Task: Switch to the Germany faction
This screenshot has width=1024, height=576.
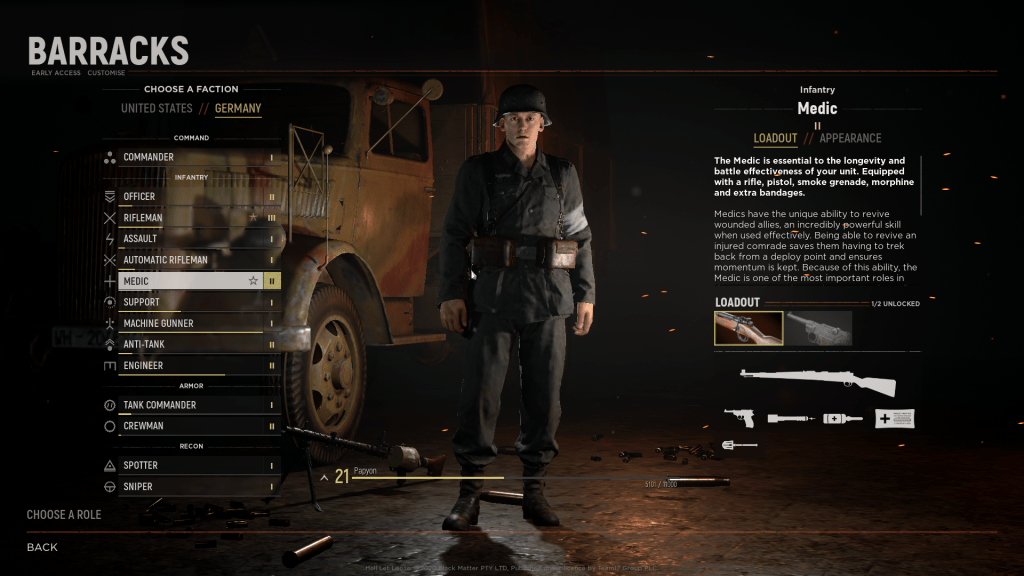Action: (x=238, y=108)
